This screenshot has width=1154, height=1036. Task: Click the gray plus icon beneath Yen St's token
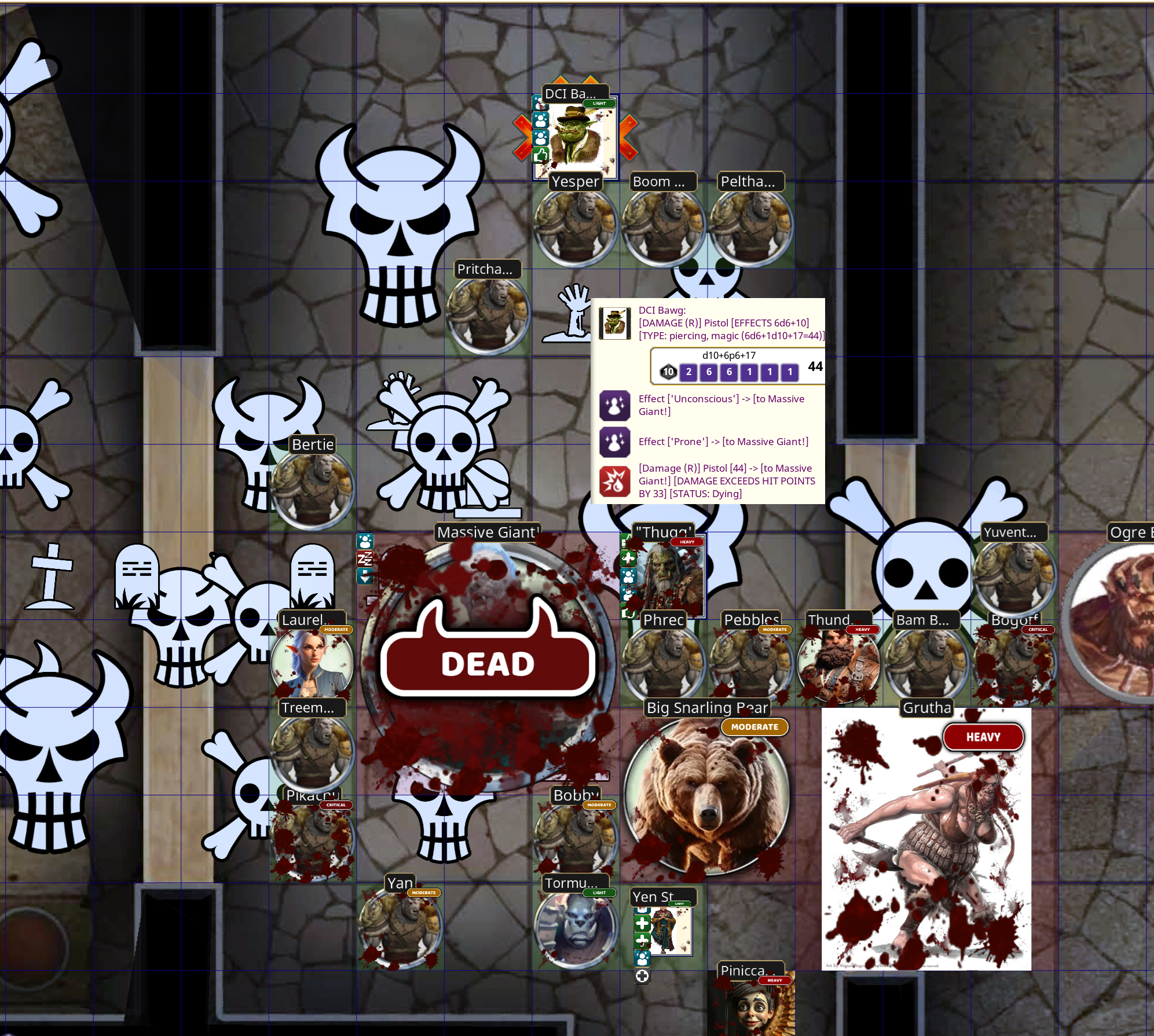642,976
